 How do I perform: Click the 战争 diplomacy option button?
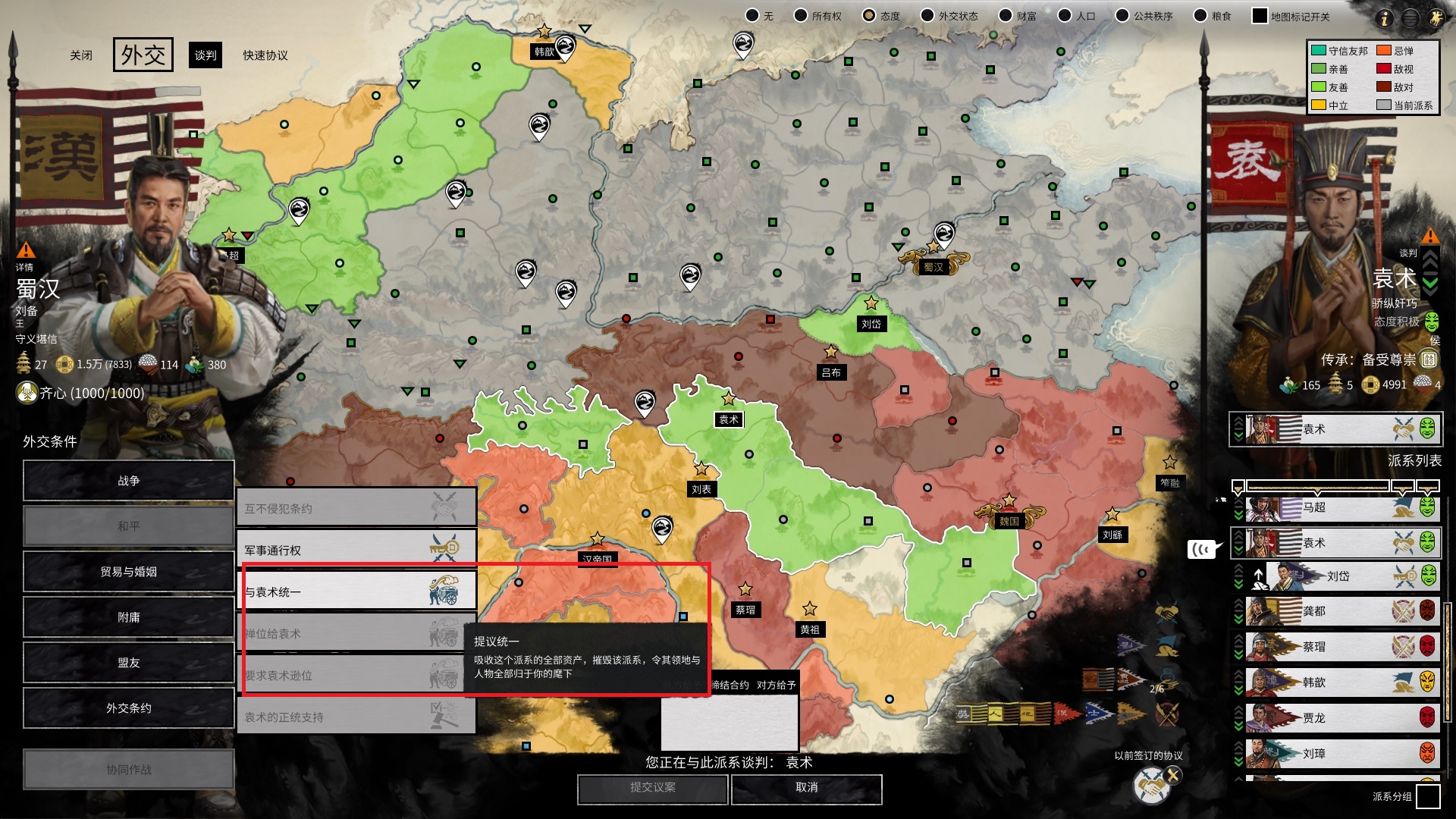click(128, 480)
